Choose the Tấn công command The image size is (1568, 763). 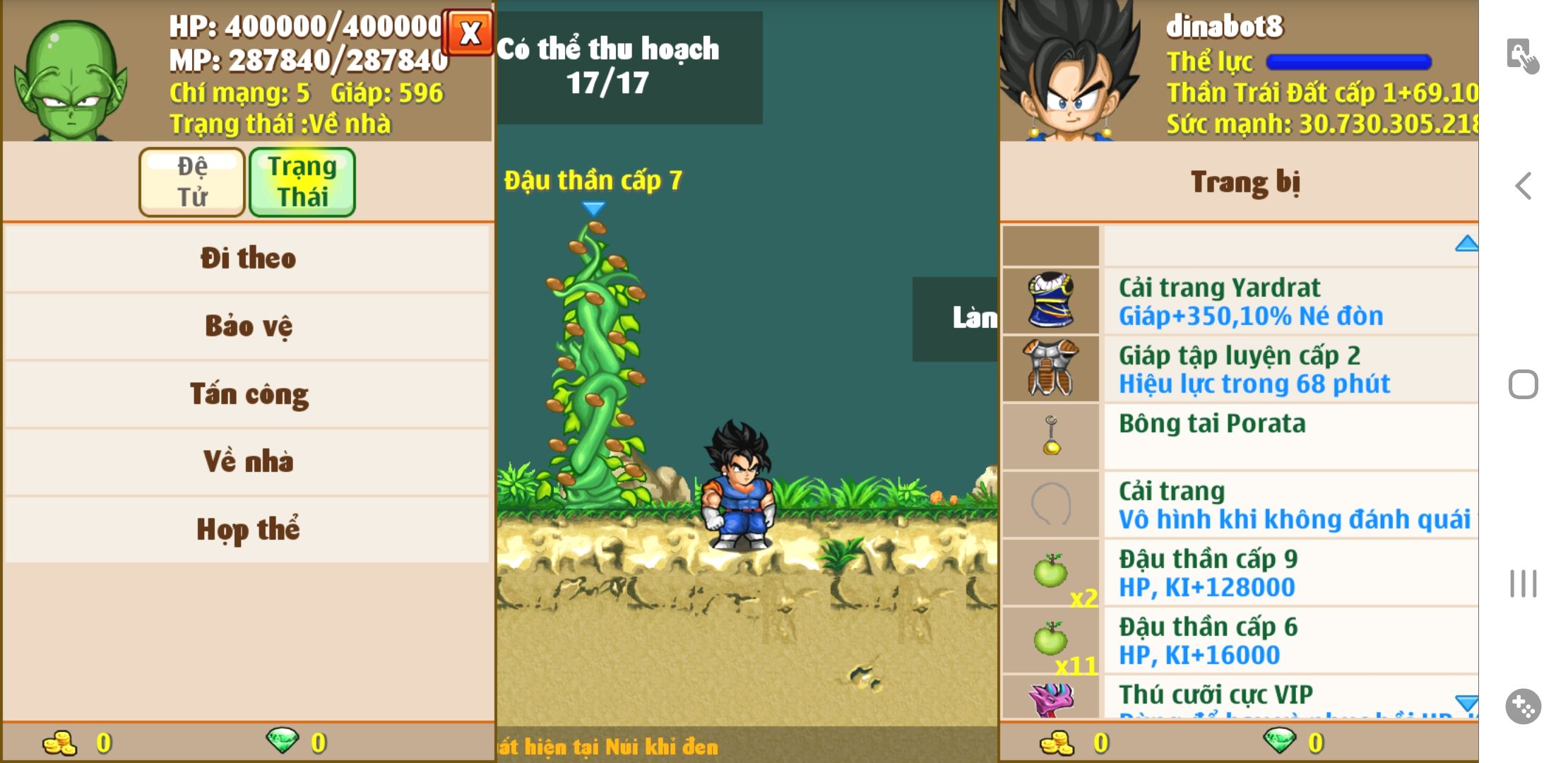pyautogui.click(x=247, y=394)
